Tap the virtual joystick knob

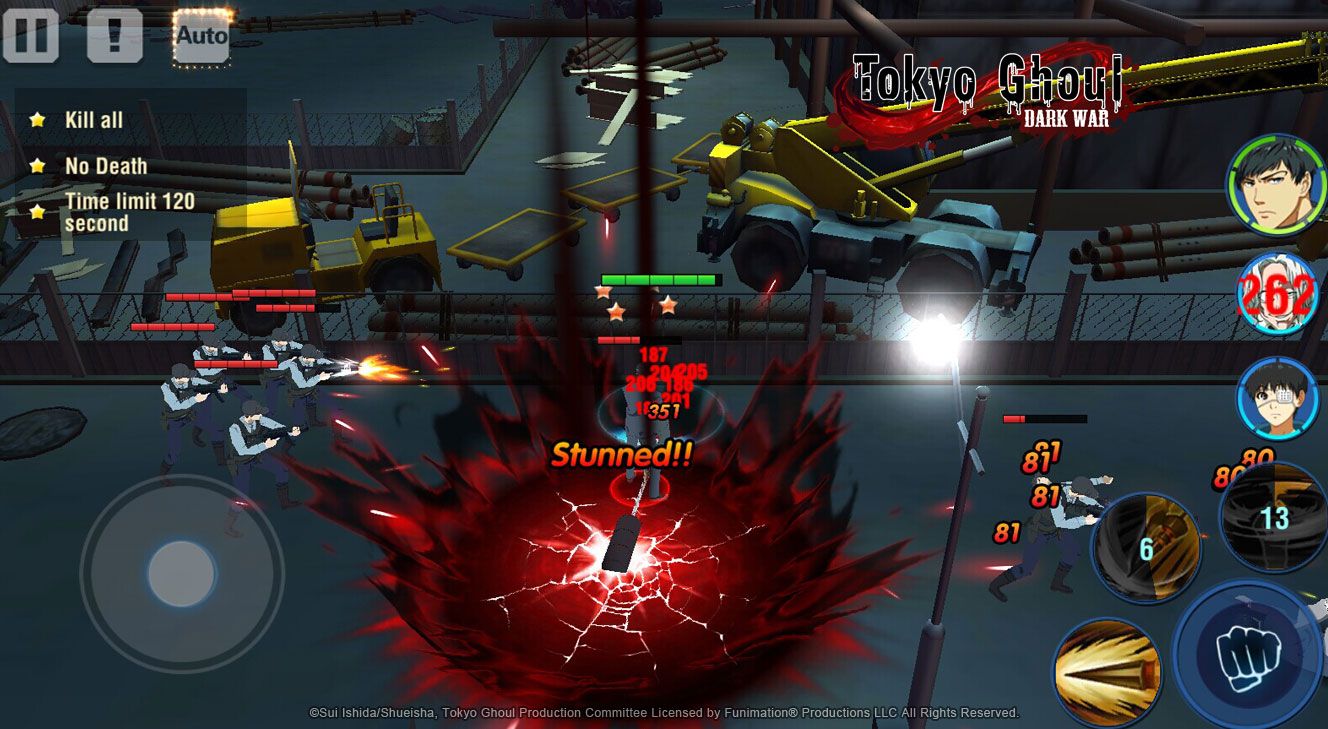pyautogui.click(x=182, y=574)
